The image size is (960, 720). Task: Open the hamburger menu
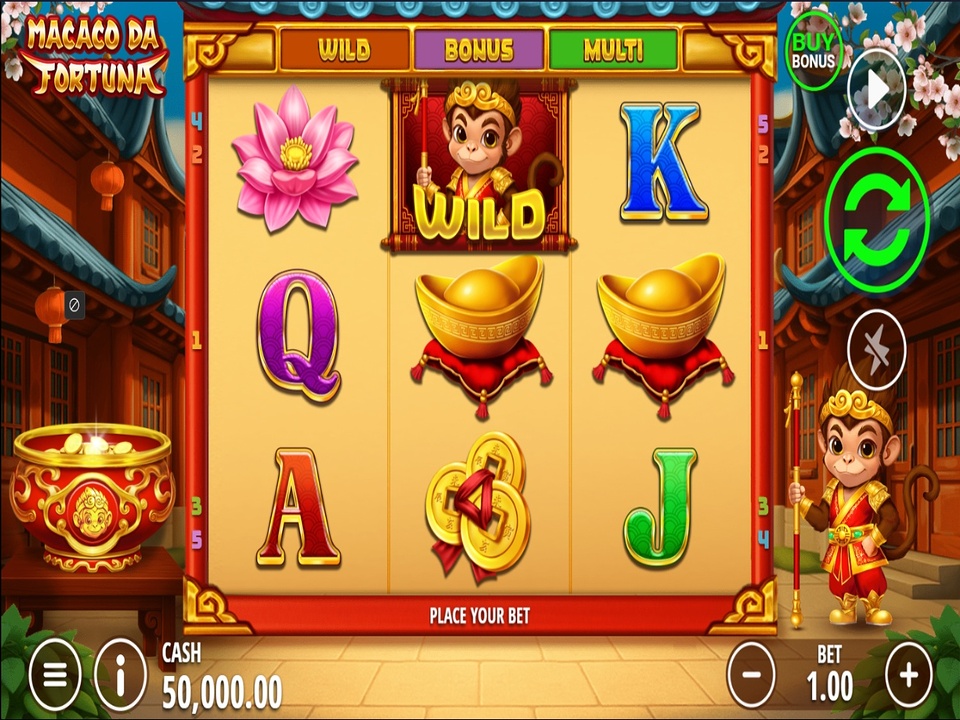click(54, 675)
